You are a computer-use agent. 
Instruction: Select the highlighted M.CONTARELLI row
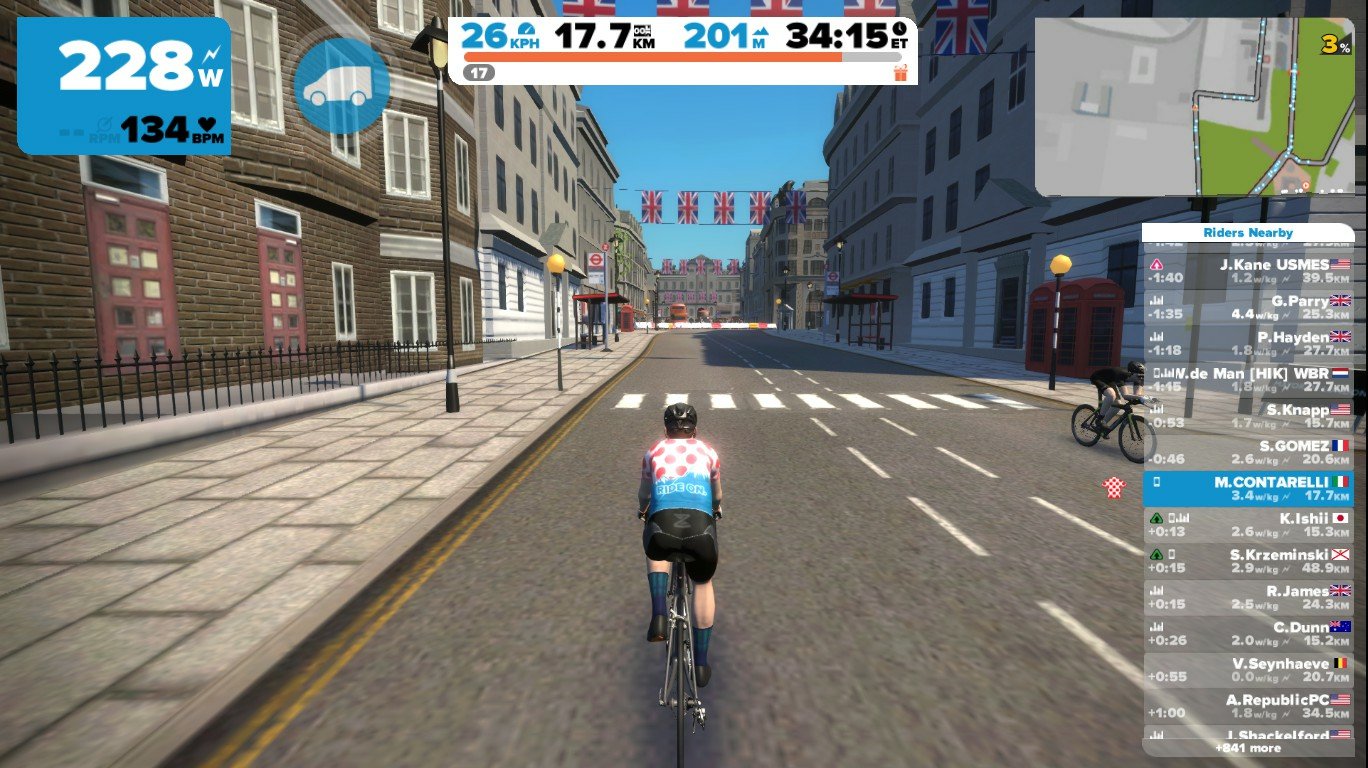1248,489
